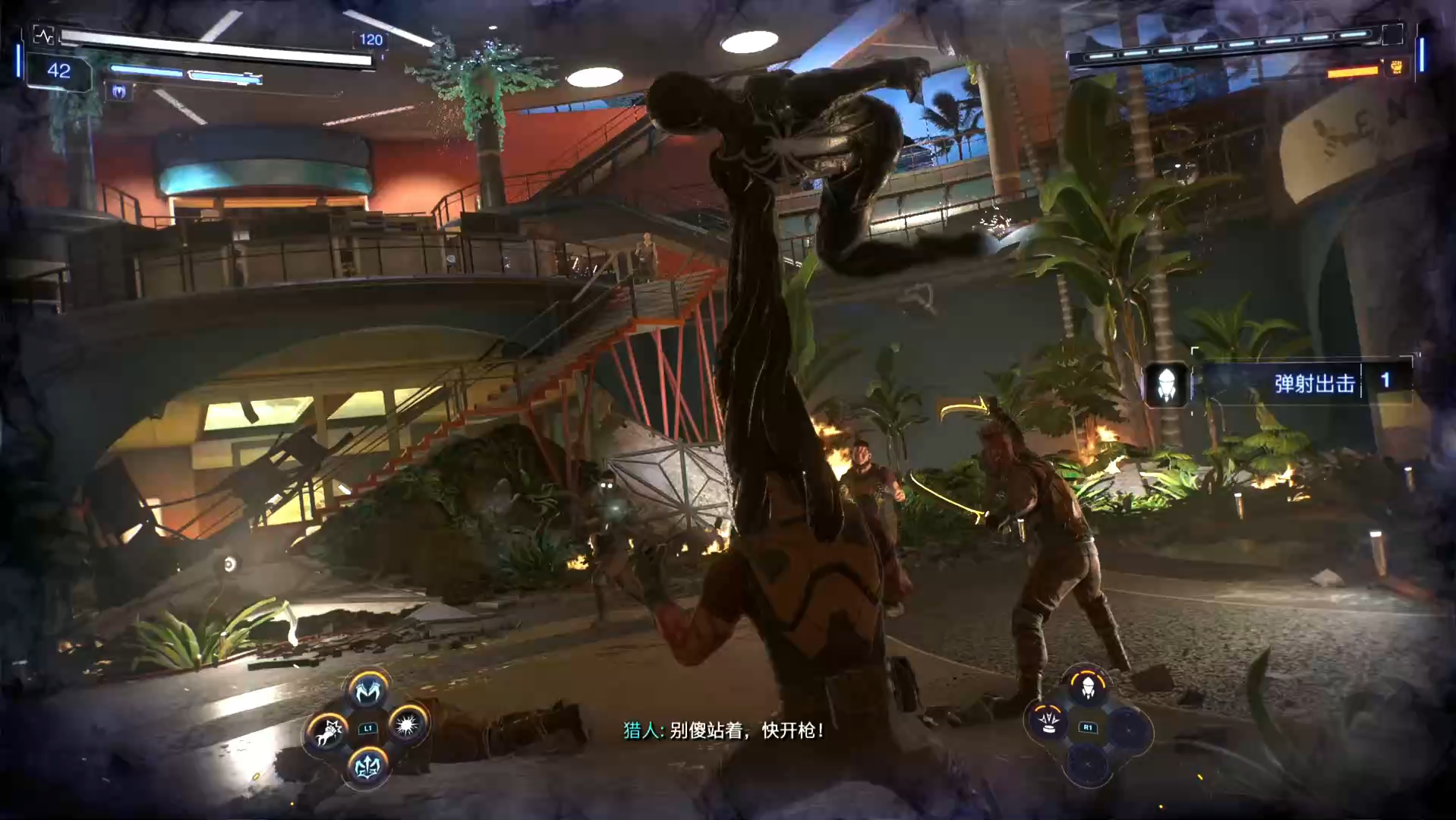Screen dimensions: 1456x820
Task: Click the spider emblem icon below level
Action: [x=119, y=93]
